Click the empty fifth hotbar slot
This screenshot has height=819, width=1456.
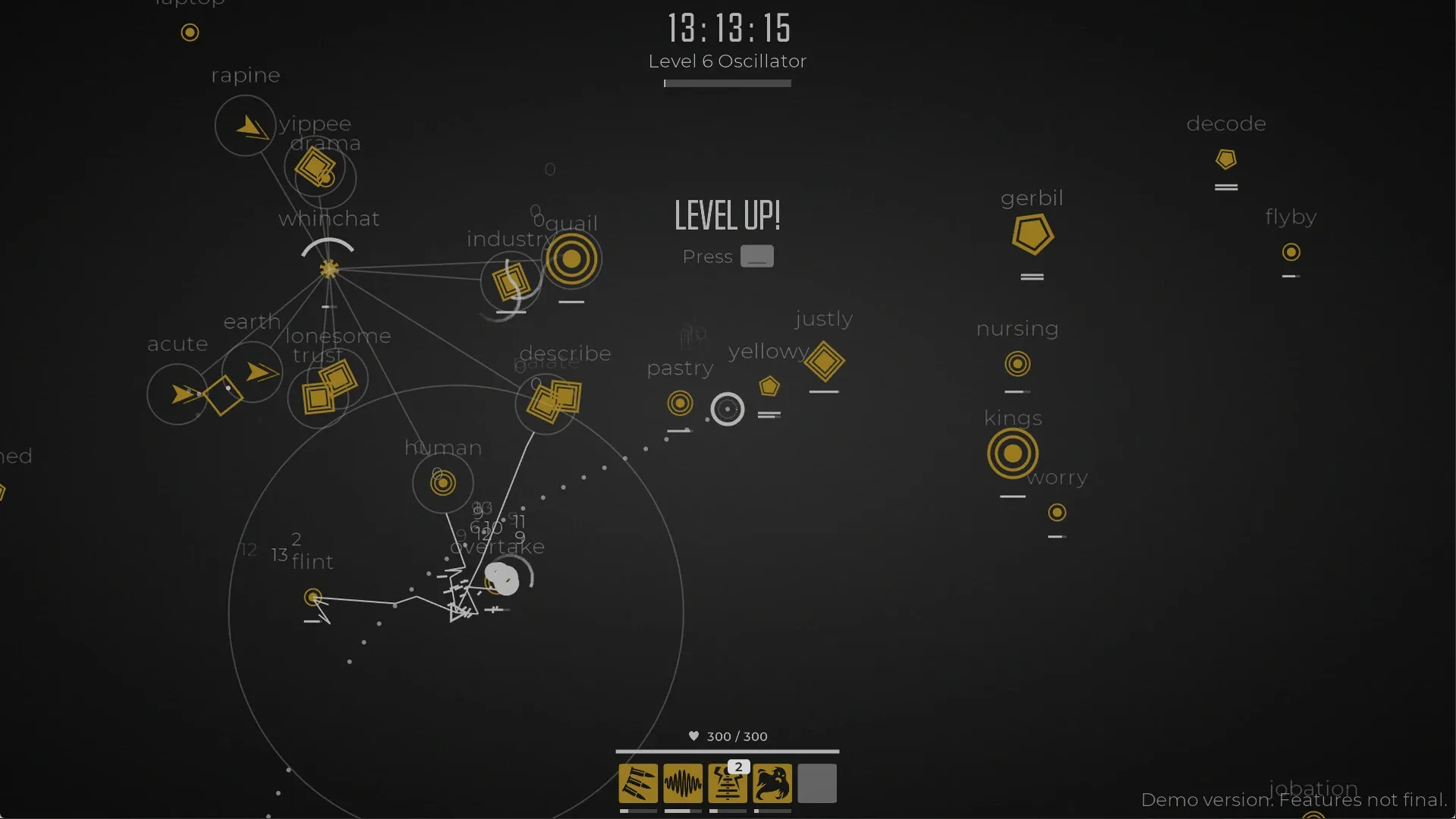pos(816,783)
